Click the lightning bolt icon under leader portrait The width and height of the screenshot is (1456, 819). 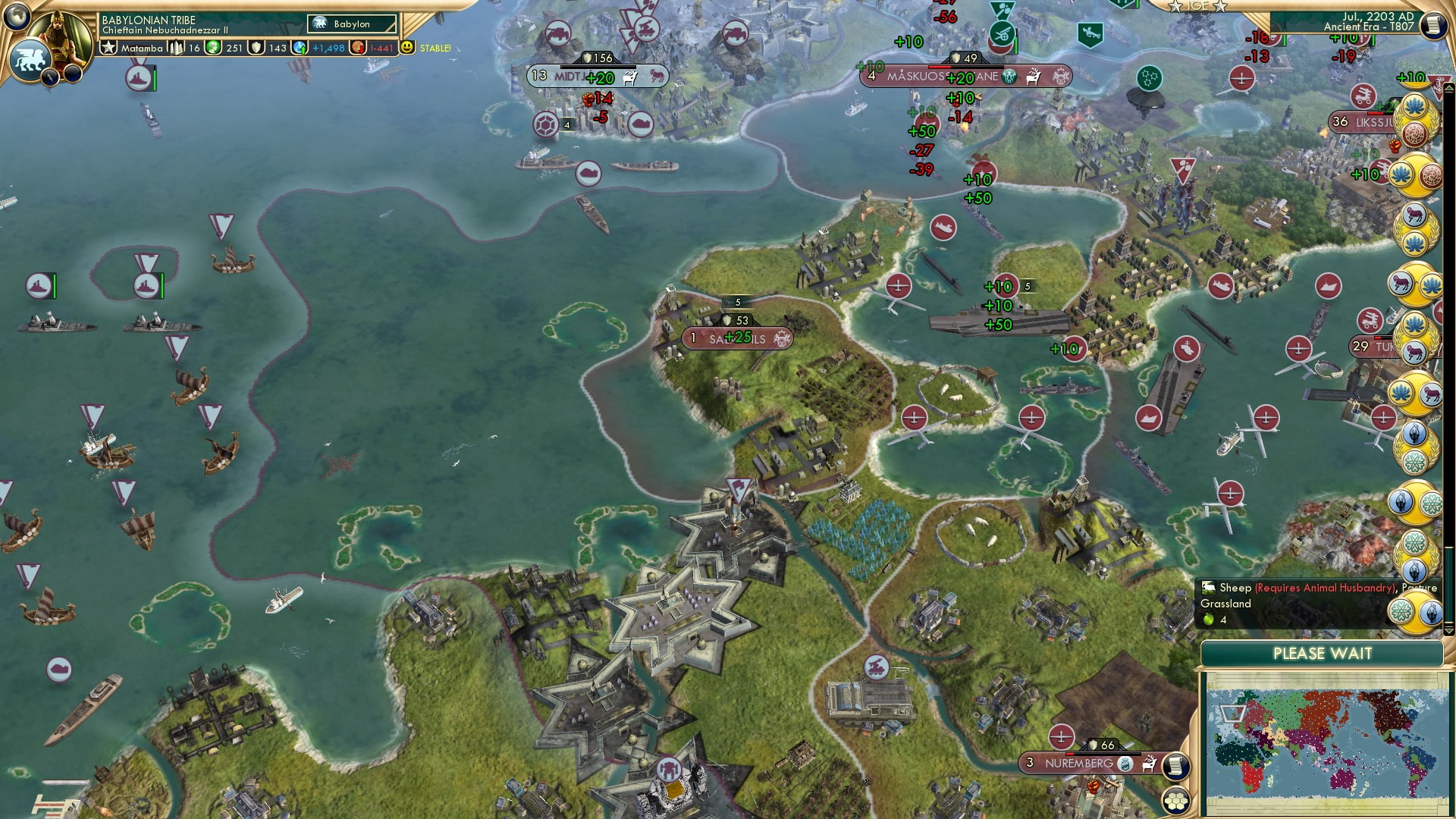49,77
